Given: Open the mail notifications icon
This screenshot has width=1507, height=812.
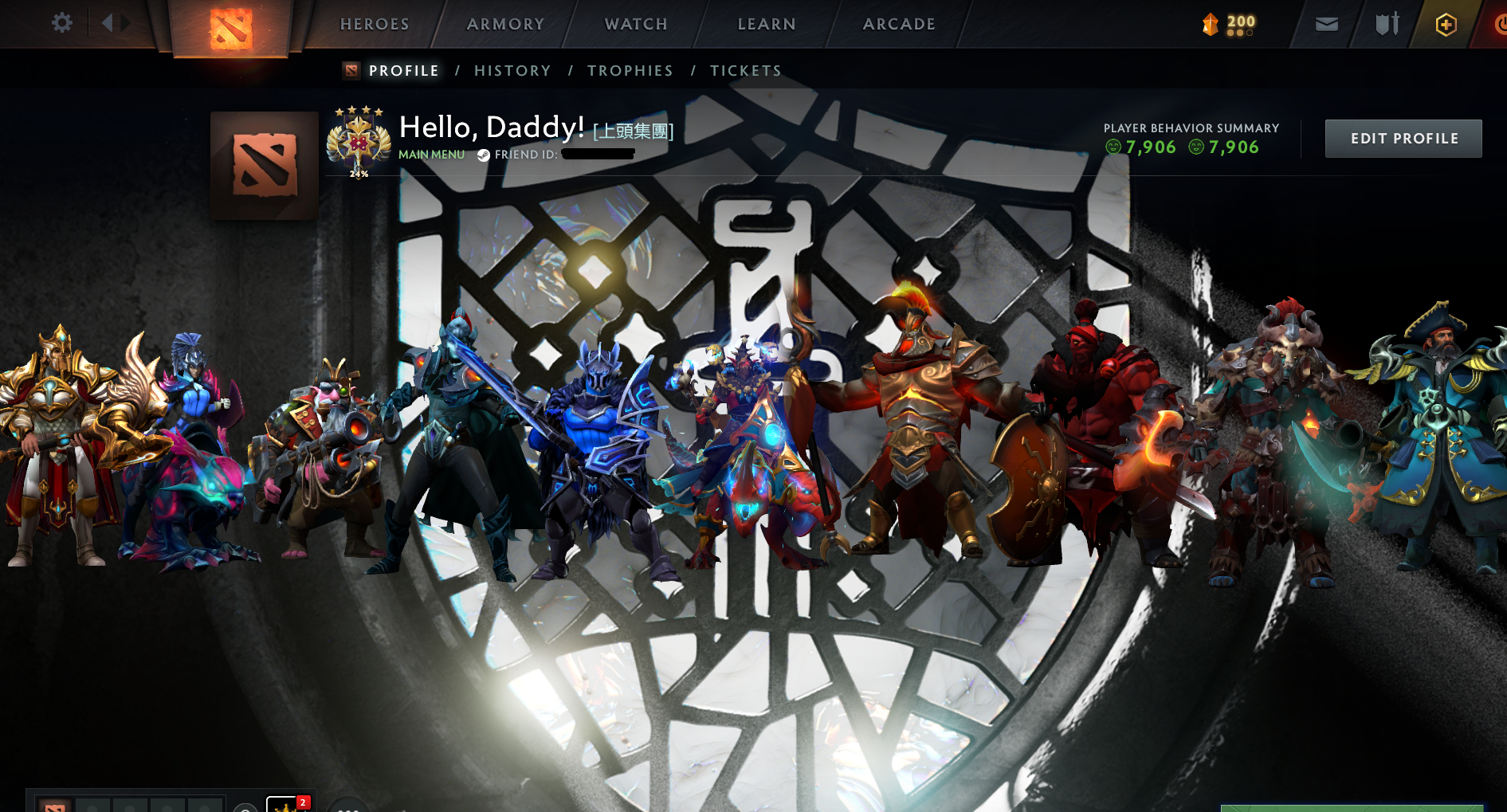Looking at the screenshot, I should (1327, 24).
